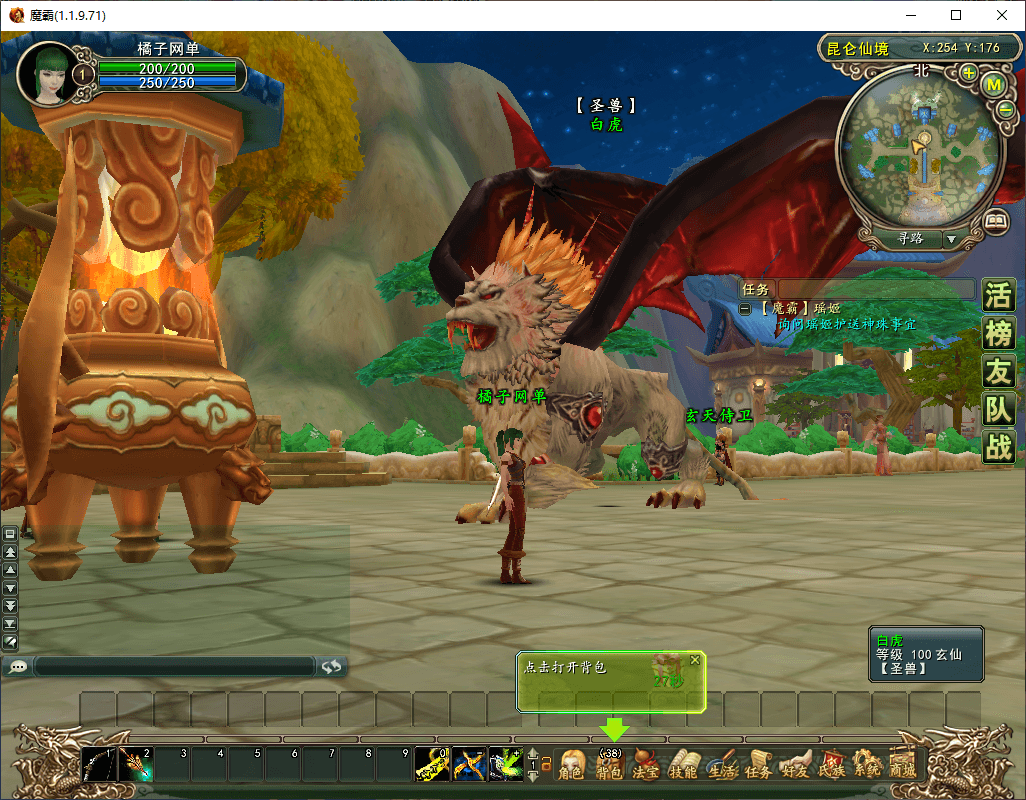The height and width of the screenshot is (800, 1026).
Task: Close the 点击打开背包 tooltip
Action: [x=695, y=660]
